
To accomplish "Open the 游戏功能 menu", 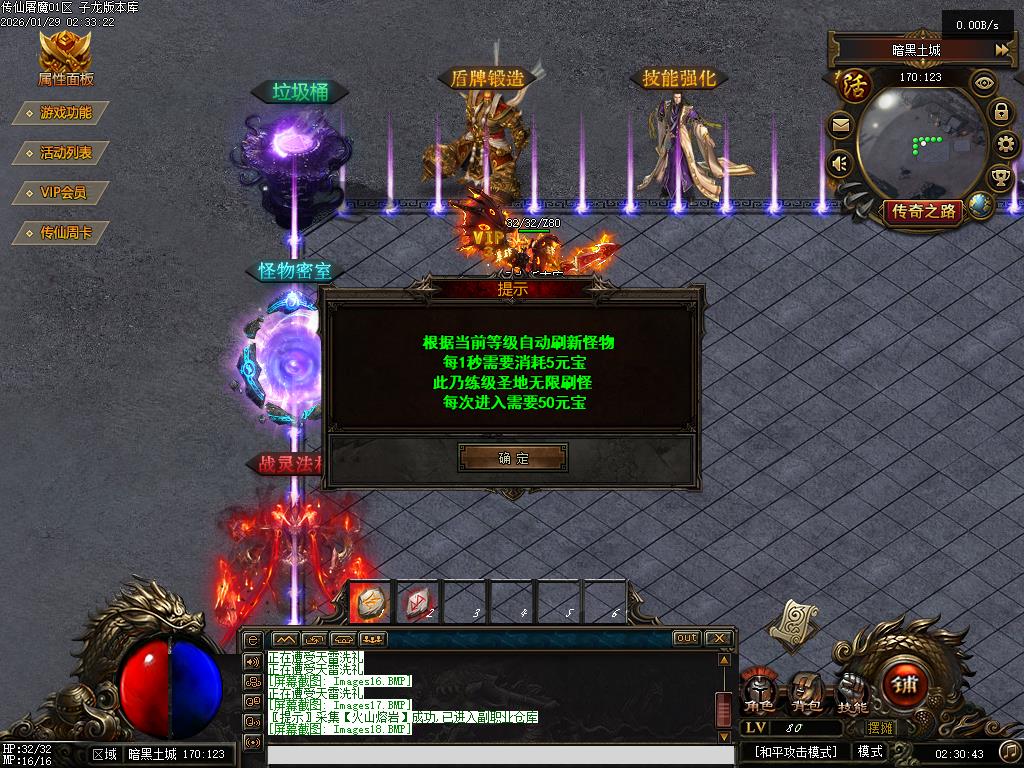I will (x=64, y=113).
